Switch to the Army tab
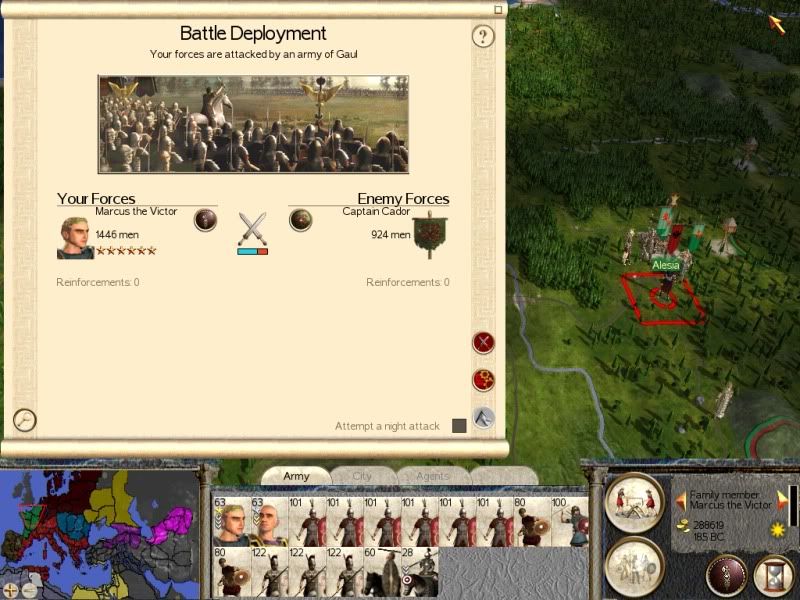The image size is (800, 600). tap(296, 476)
